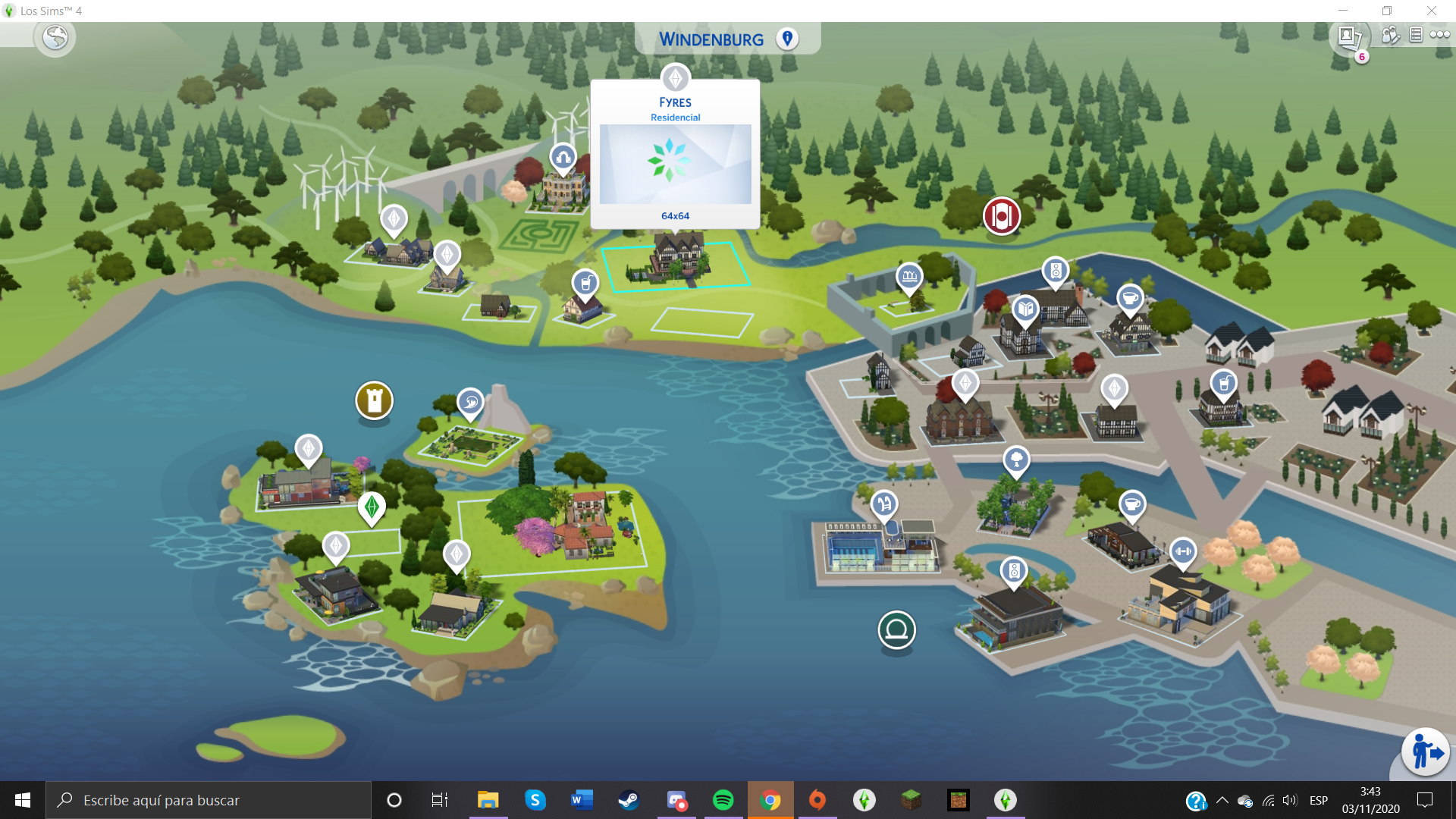Open the Manage Households icon
Image resolution: width=1456 pixels, height=819 pixels.
pos(1390,35)
